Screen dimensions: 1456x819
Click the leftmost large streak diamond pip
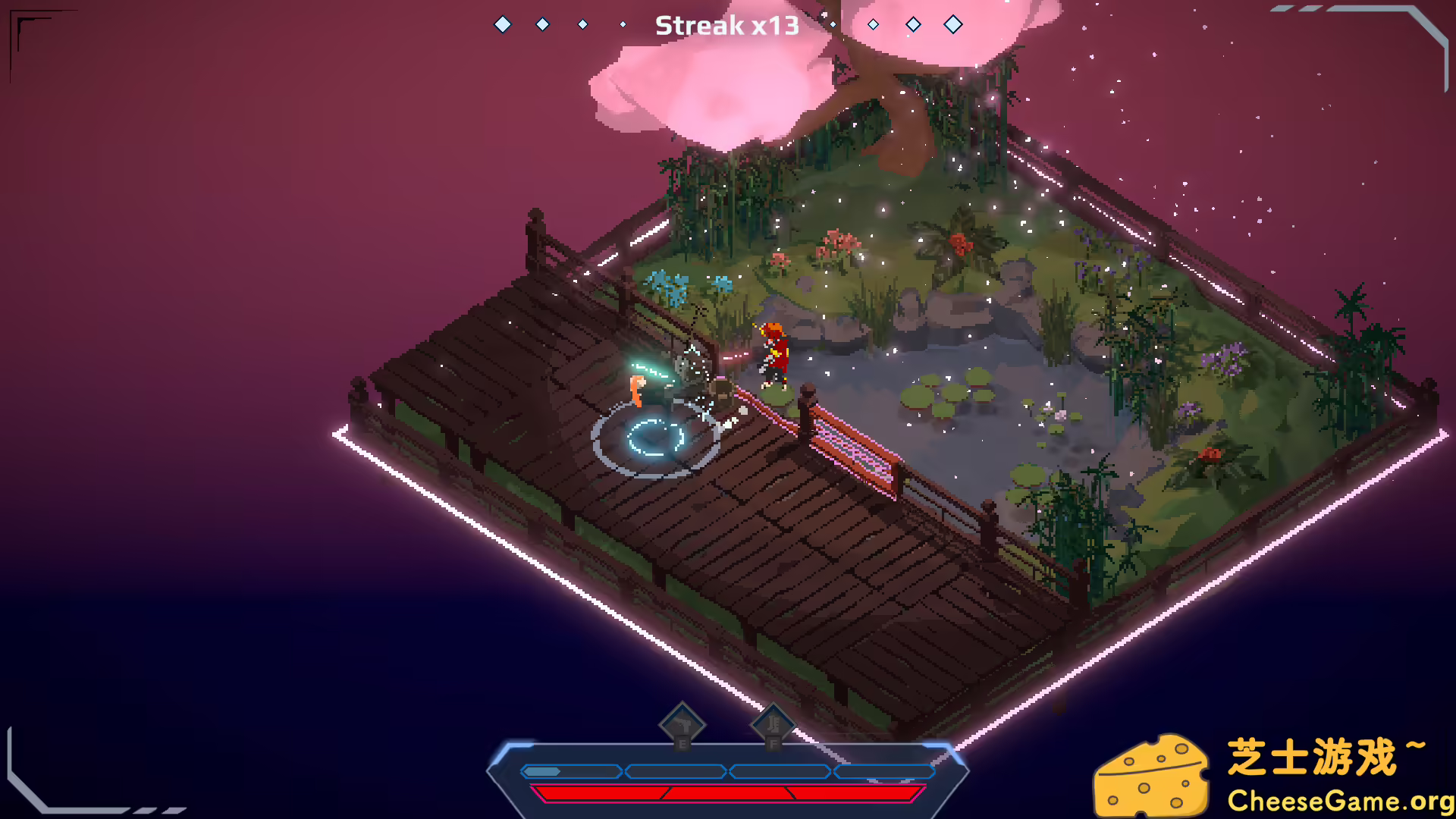pyautogui.click(x=502, y=24)
